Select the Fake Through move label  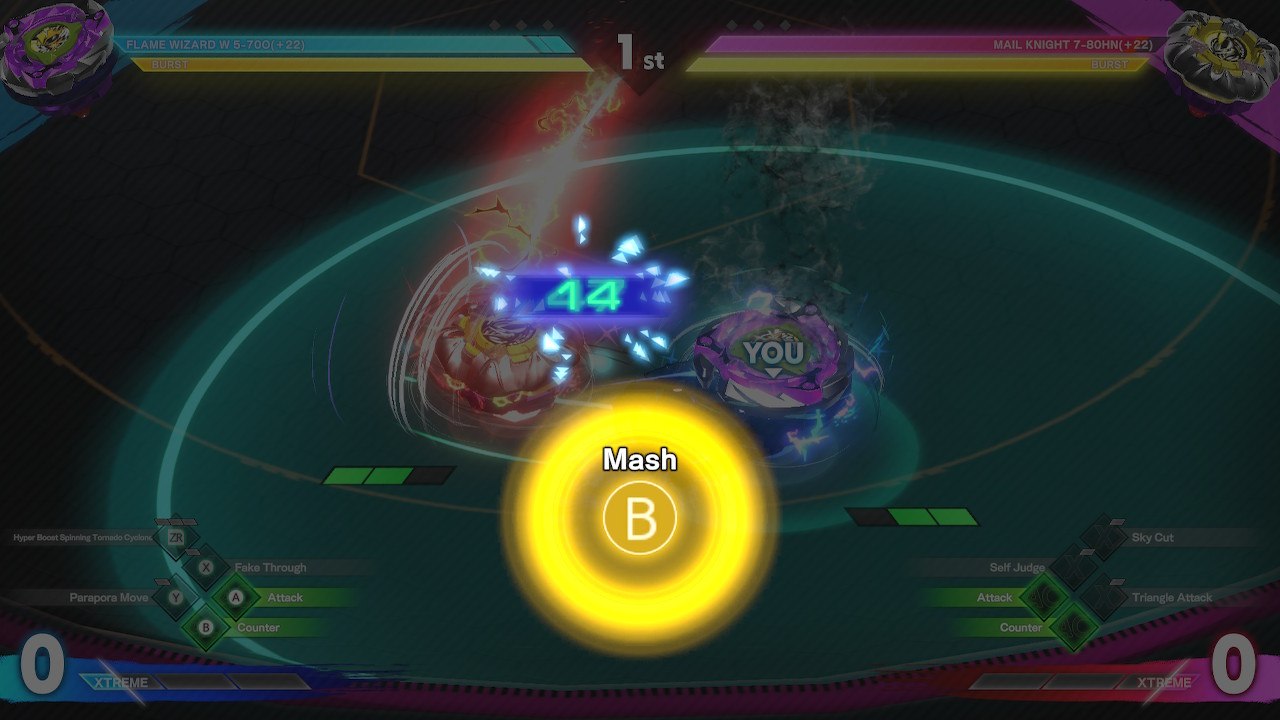tap(270, 568)
